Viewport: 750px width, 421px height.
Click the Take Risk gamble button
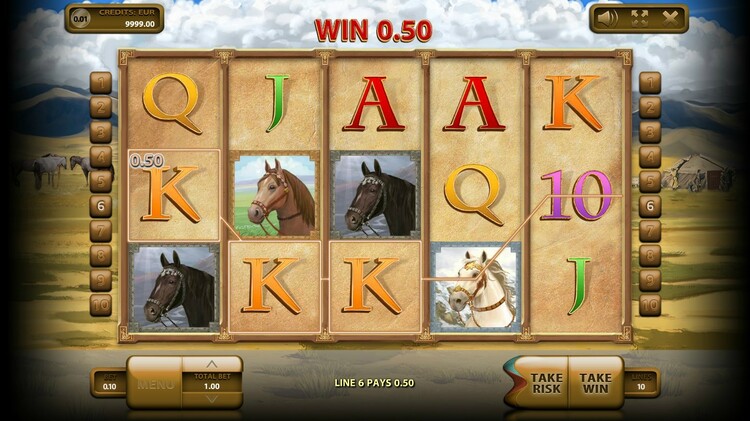pos(544,383)
